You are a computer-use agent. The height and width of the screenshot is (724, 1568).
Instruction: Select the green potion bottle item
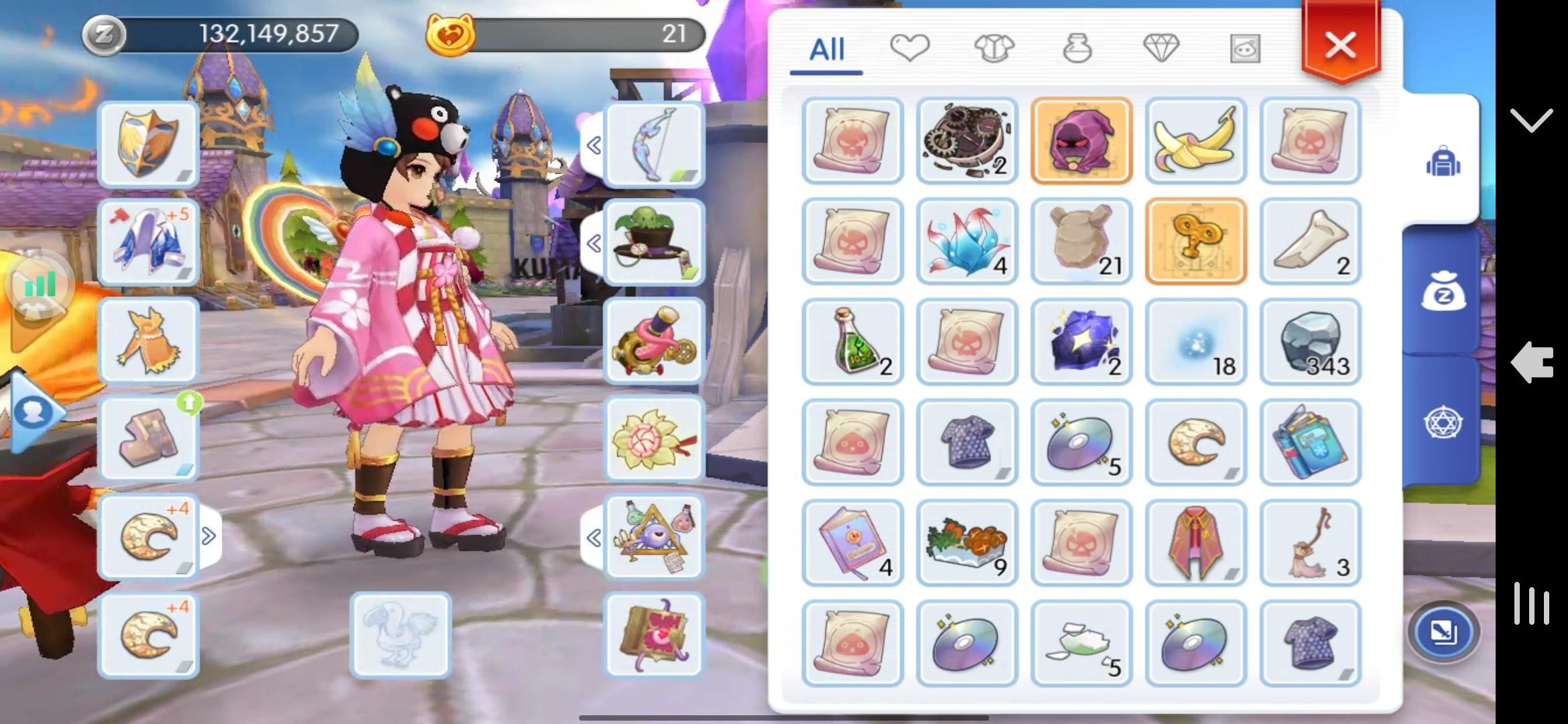pyautogui.click(x=852, y=342)
